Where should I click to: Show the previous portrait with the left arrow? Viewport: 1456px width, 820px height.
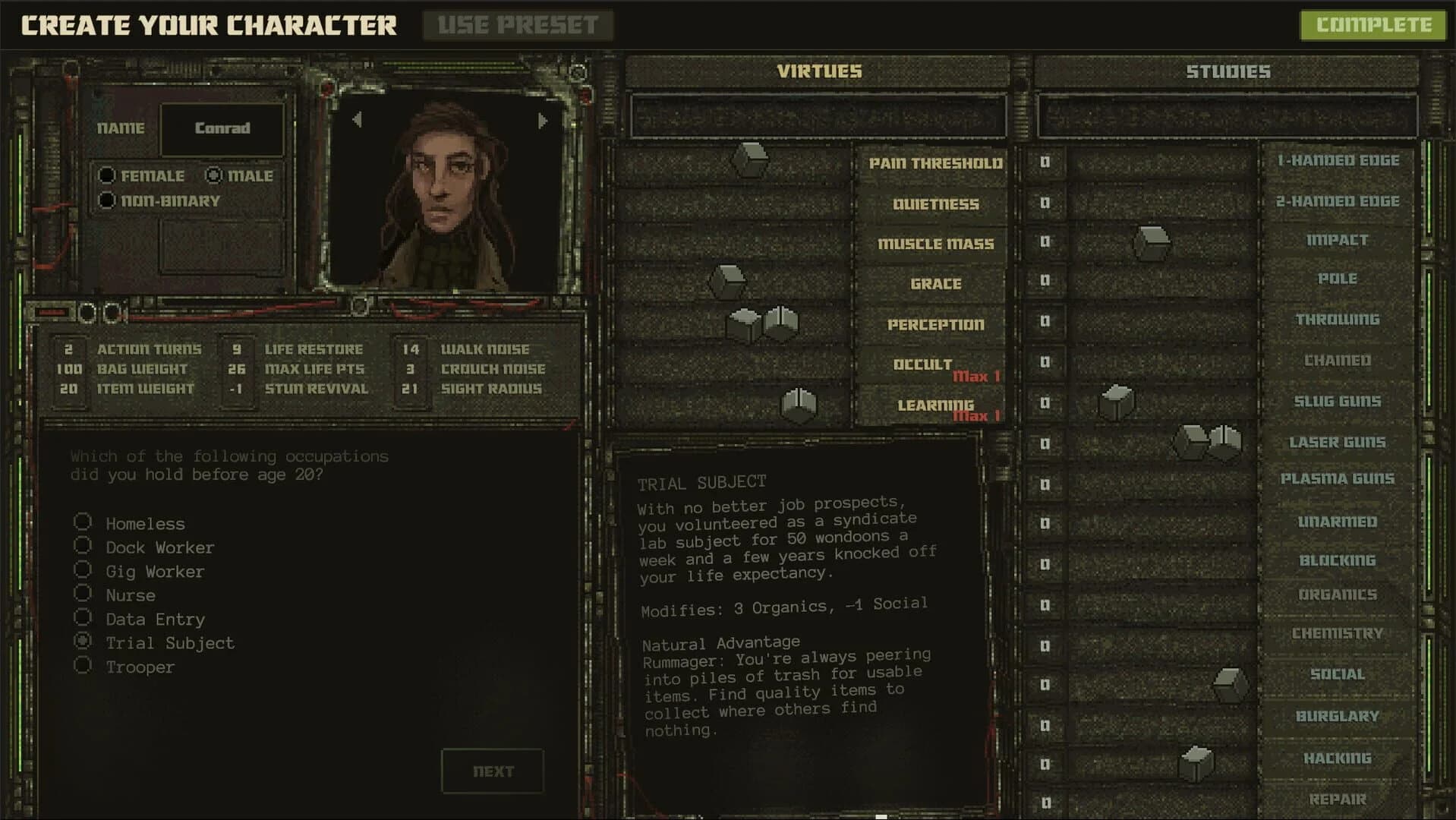(x=355, y=119)
